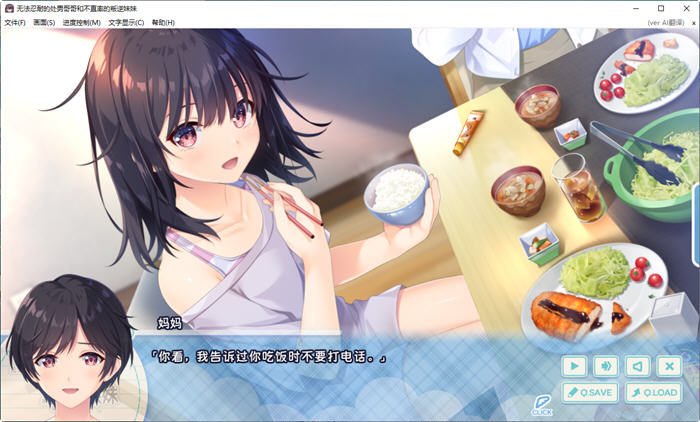Open the 画面(S) menu
This screenshot has width=700, height=422.
click(44, 22)
